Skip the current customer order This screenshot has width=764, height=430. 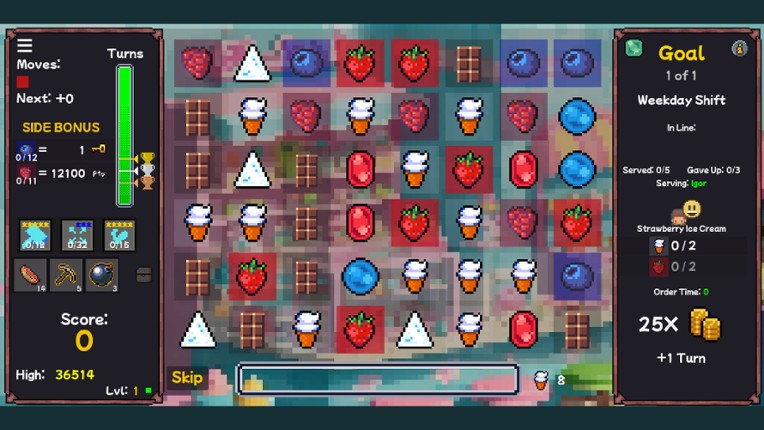[187, 378]
